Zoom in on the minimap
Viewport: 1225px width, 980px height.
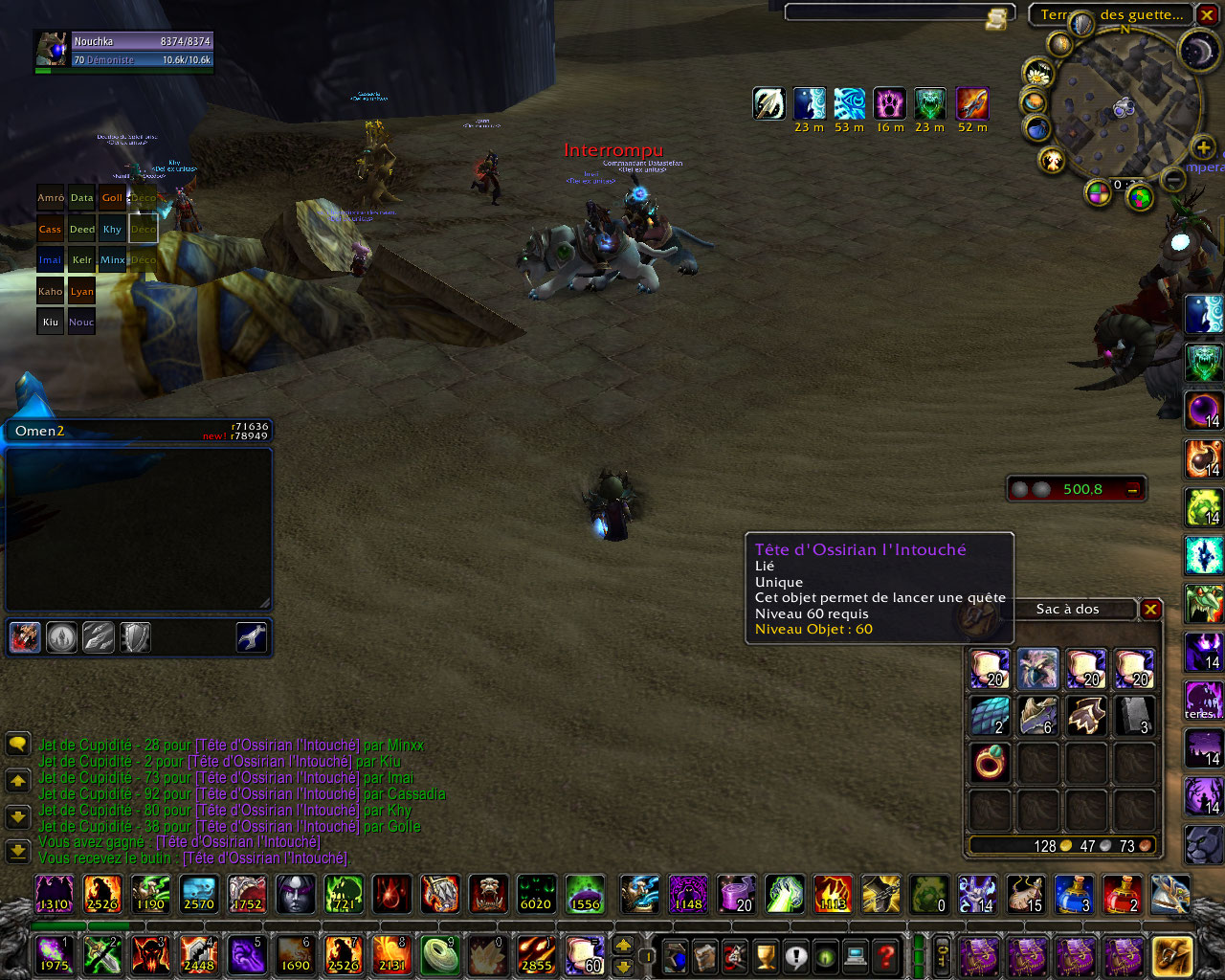pyautogui.click(x=1202, y=147)
